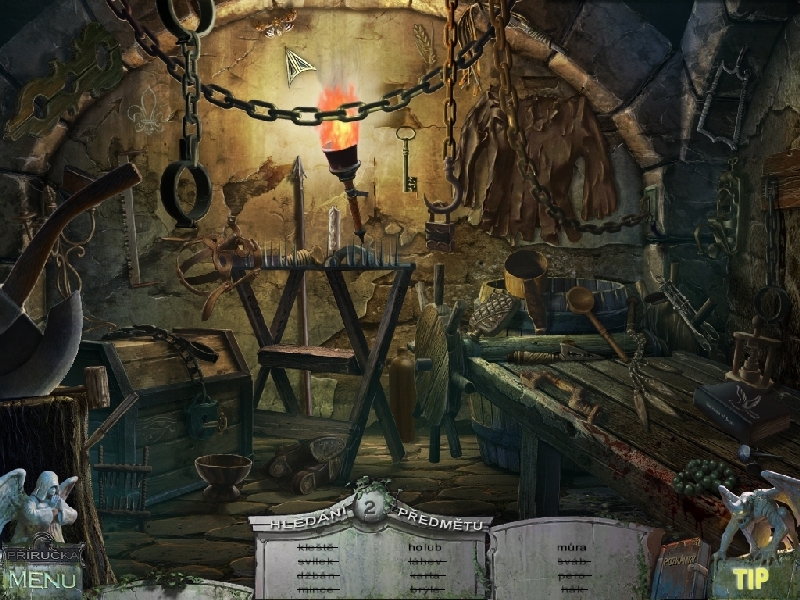Open the MENU button
Viewport: 800px width, 600px height.
43,578
